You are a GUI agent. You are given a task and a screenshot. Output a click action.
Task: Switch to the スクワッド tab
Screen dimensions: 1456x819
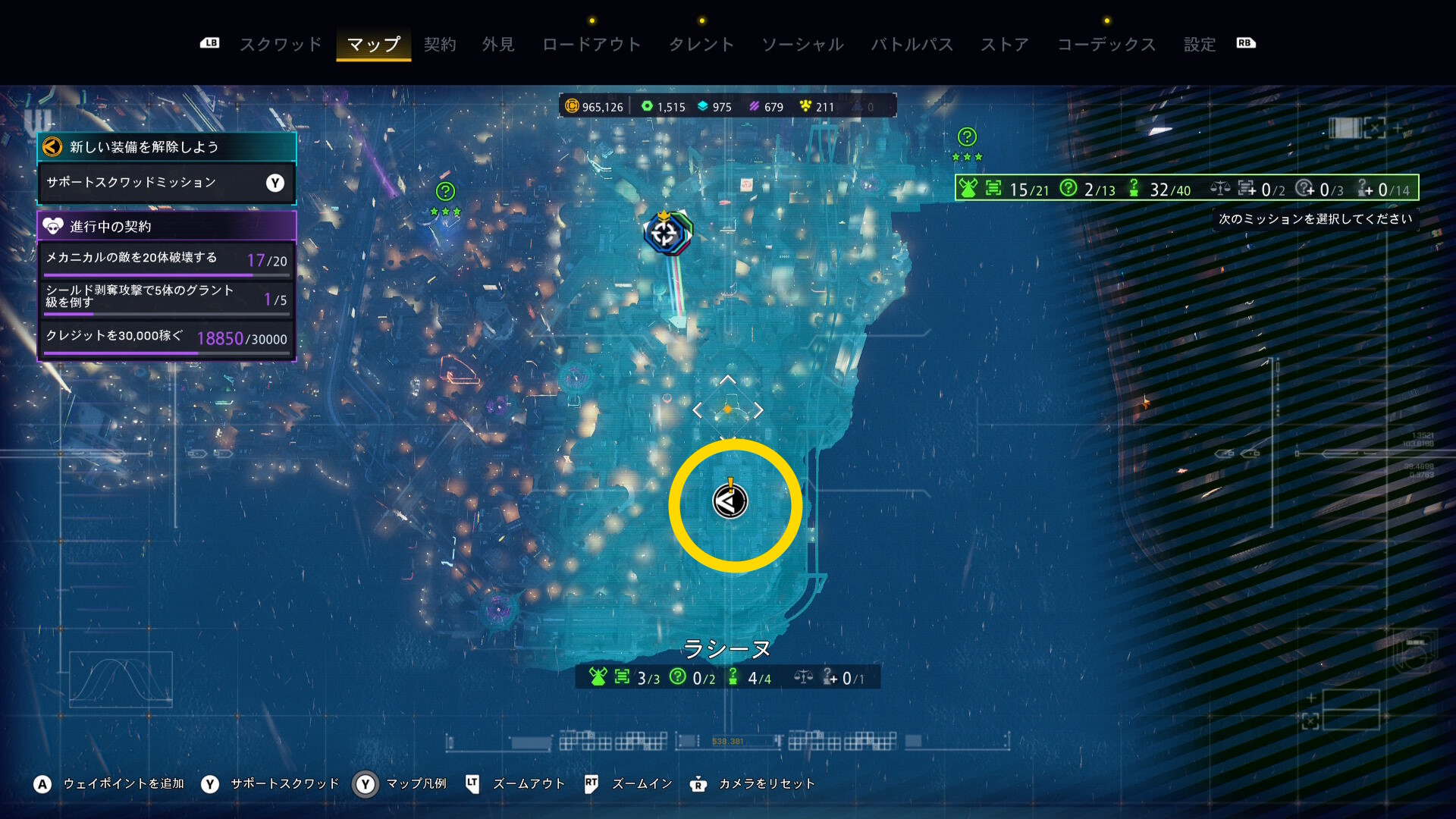tap(281, 45)
